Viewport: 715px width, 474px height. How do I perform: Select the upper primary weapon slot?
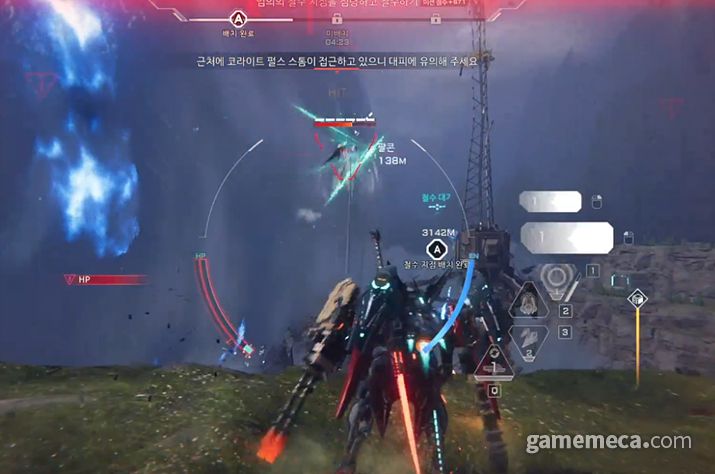550,202
